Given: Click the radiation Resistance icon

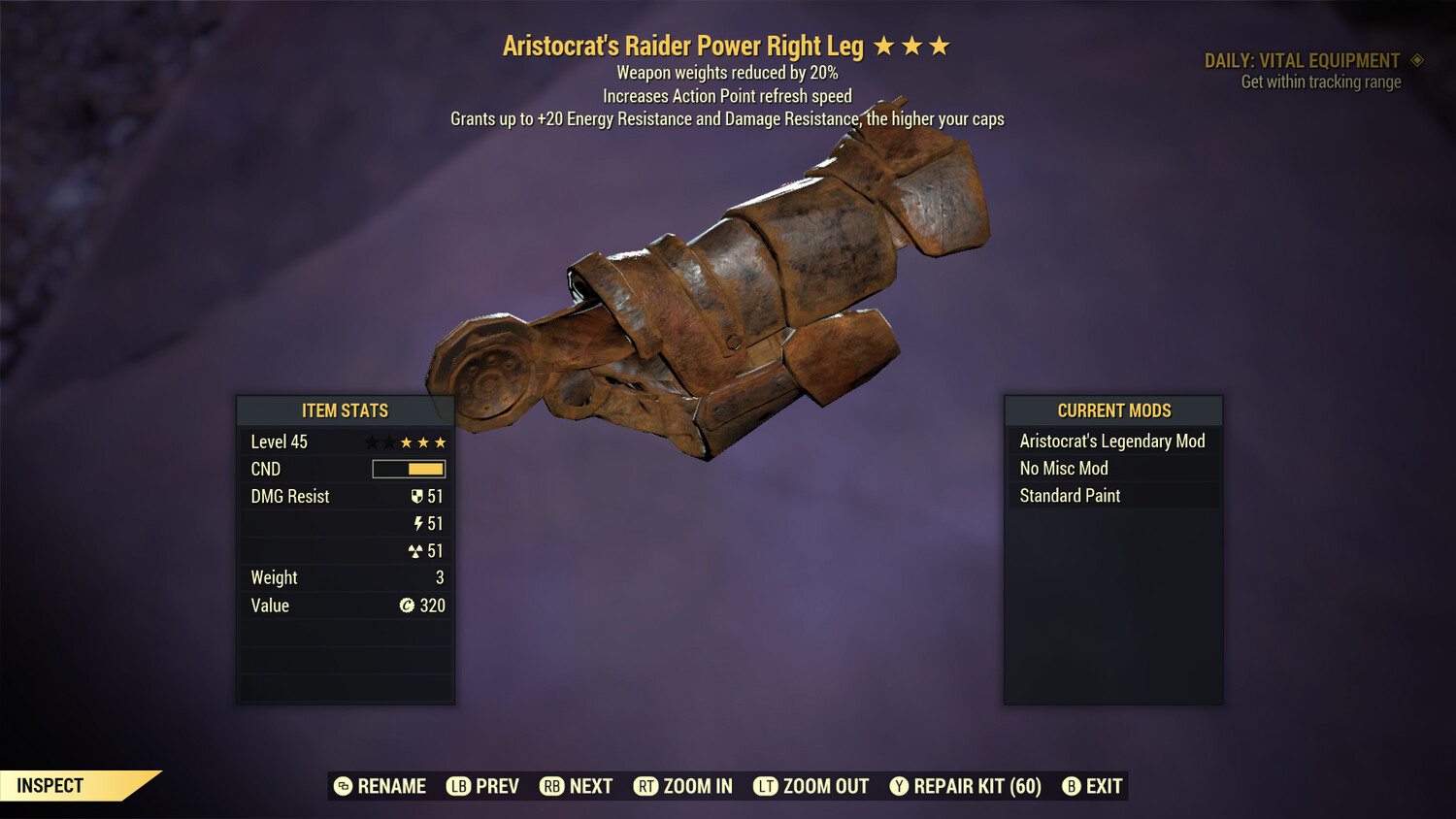Looking at the screenshot, I should tap(416, 550).
